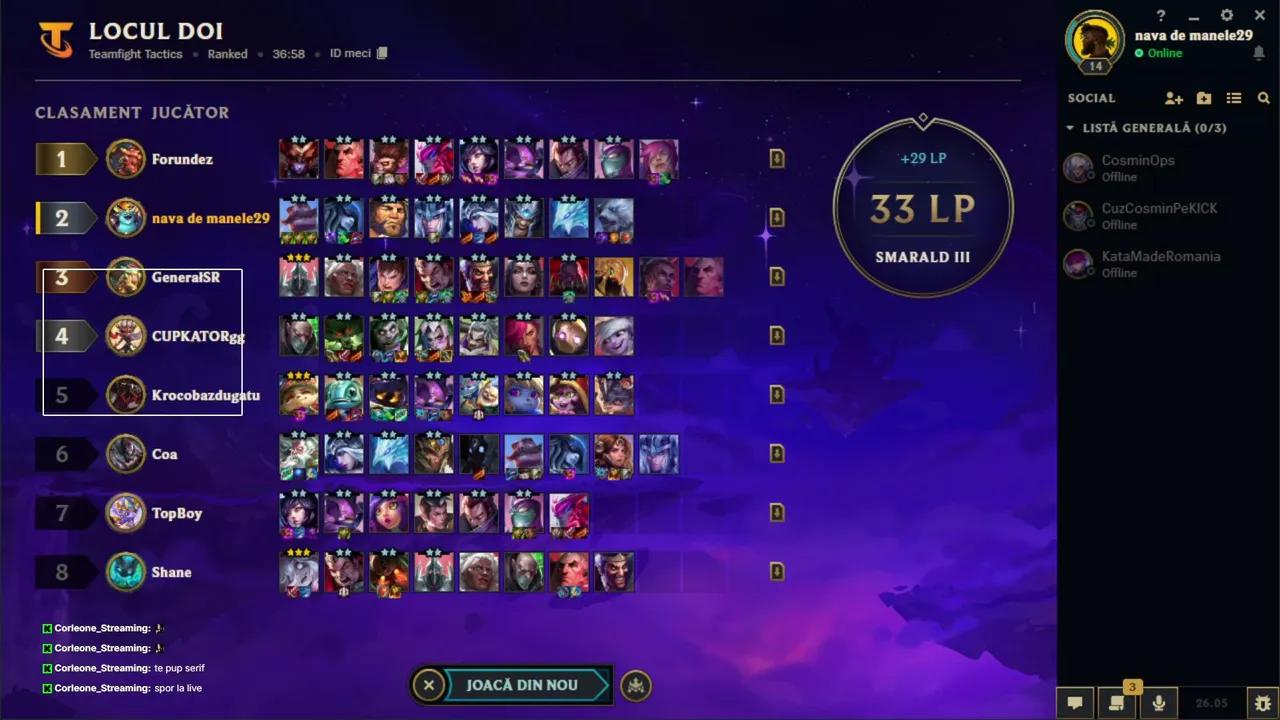The image size is (1280, 720).
Task: Search your friends list
Action: (1264, 98)
